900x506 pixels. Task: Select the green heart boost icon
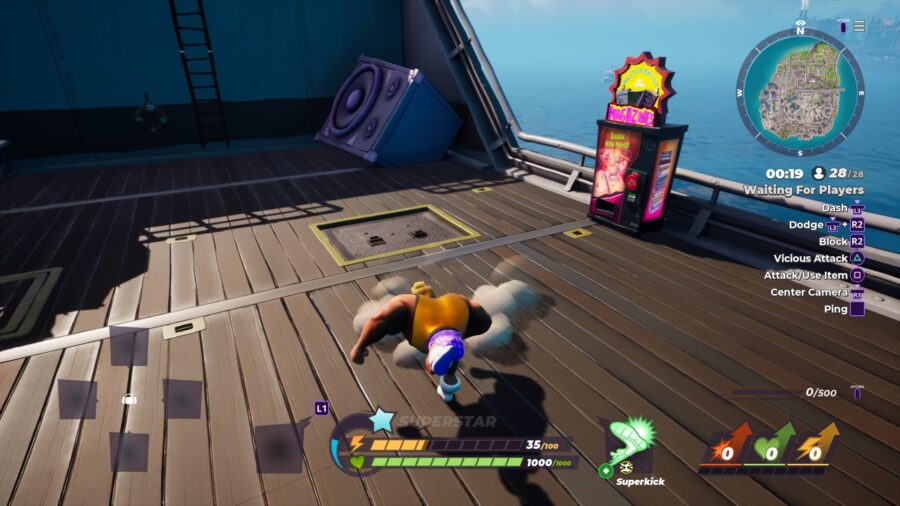pyautogui.click(x=770, y=447)
